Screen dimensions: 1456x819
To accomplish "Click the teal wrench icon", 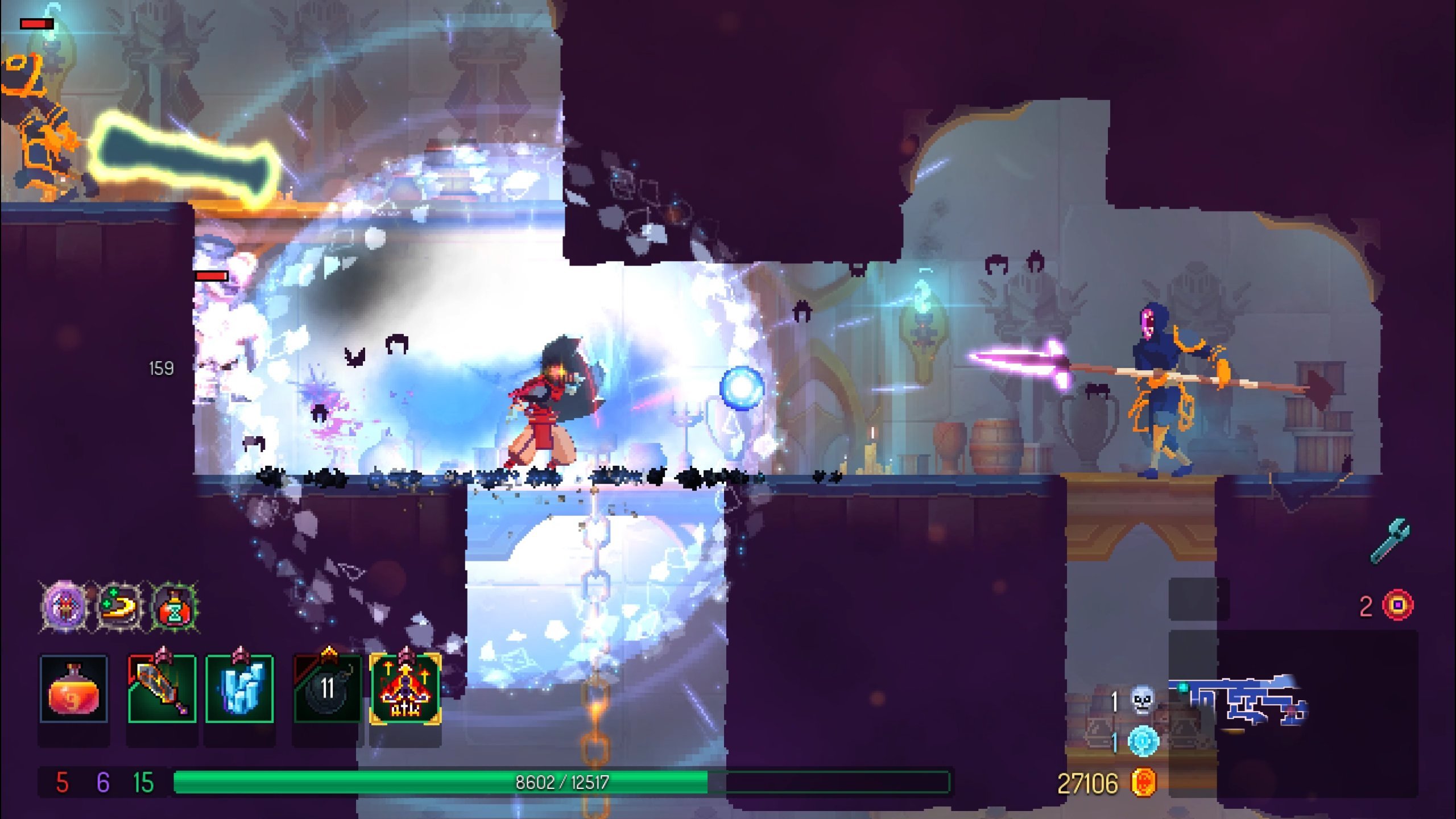I will [x=1390, y=540].
